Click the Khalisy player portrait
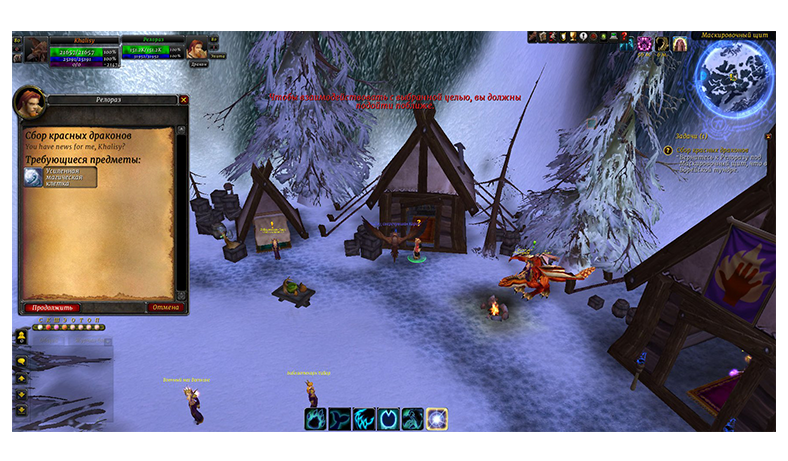The width and height of the screenshot is (788, 461). 37,51
